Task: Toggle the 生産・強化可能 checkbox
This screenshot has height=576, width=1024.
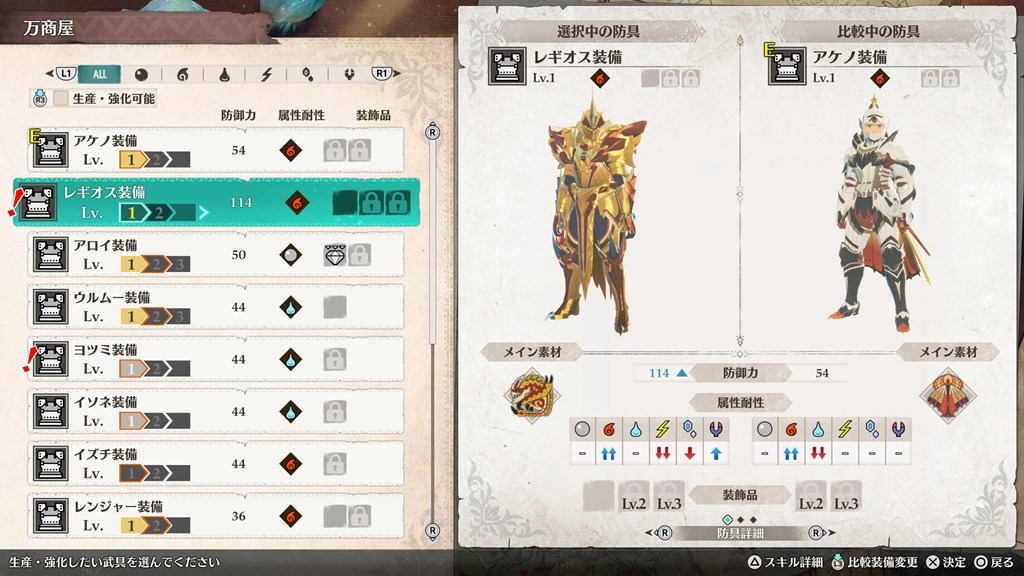Action: (x=62, y=98)
